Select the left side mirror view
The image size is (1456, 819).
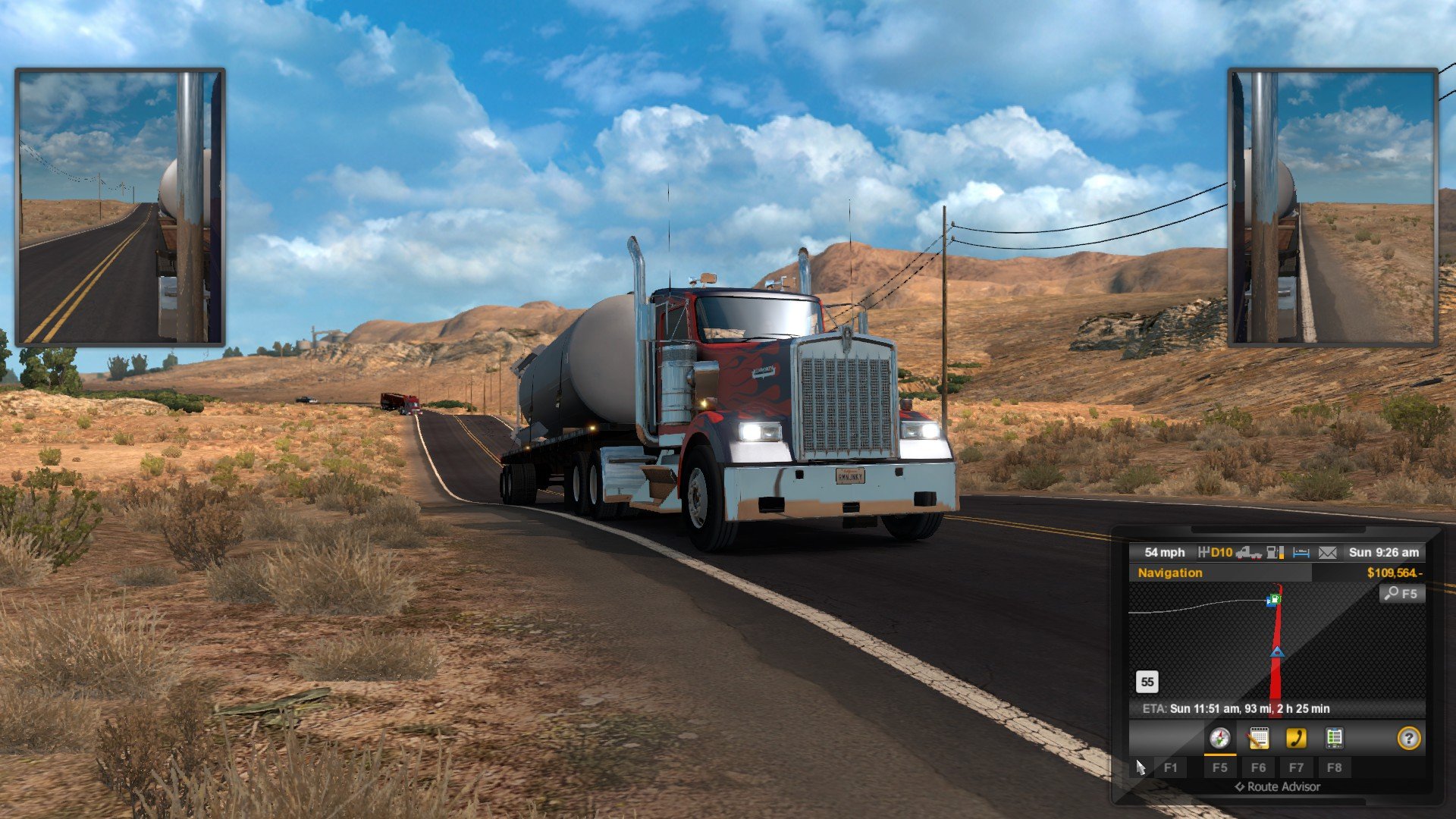[120, 207]
